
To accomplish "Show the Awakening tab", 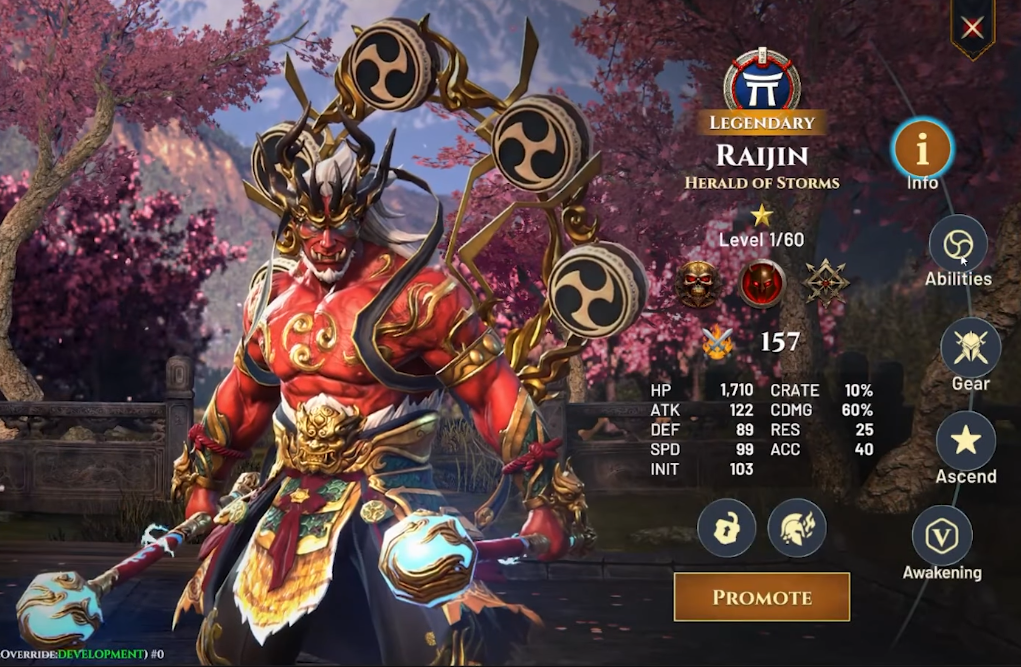I will [x=942, y=535].
